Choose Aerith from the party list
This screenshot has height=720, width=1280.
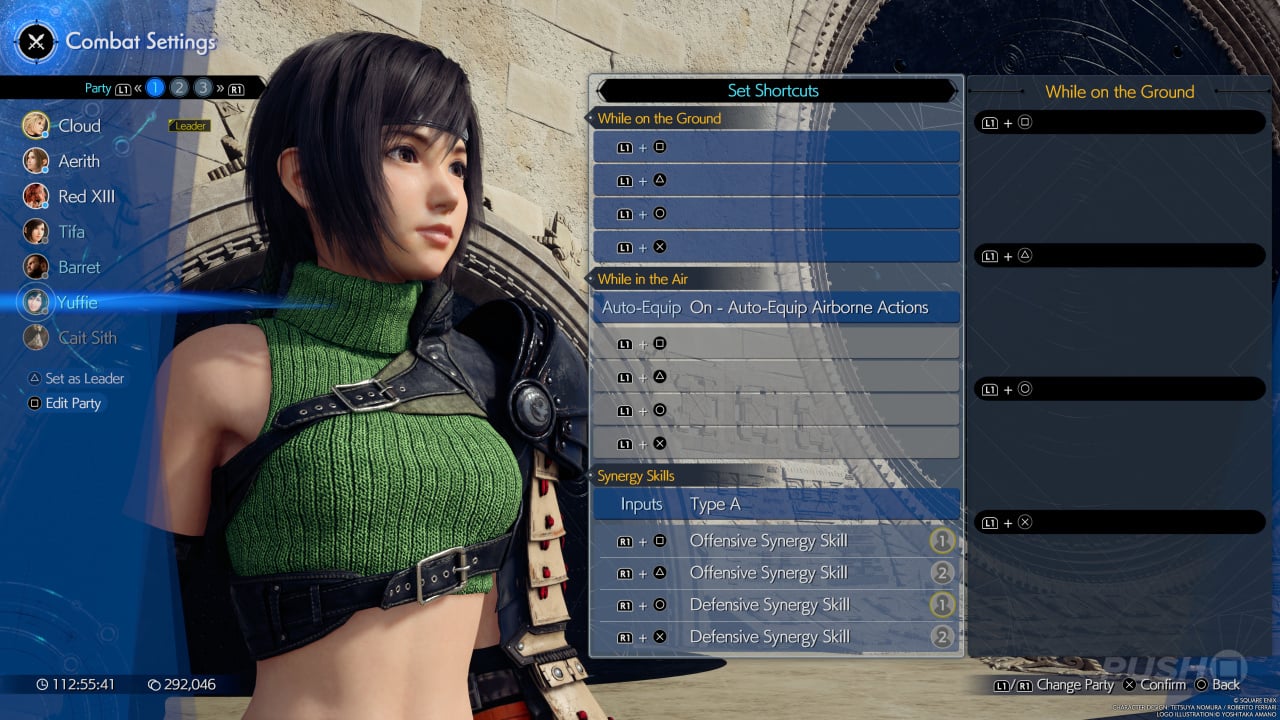point(78,161)
